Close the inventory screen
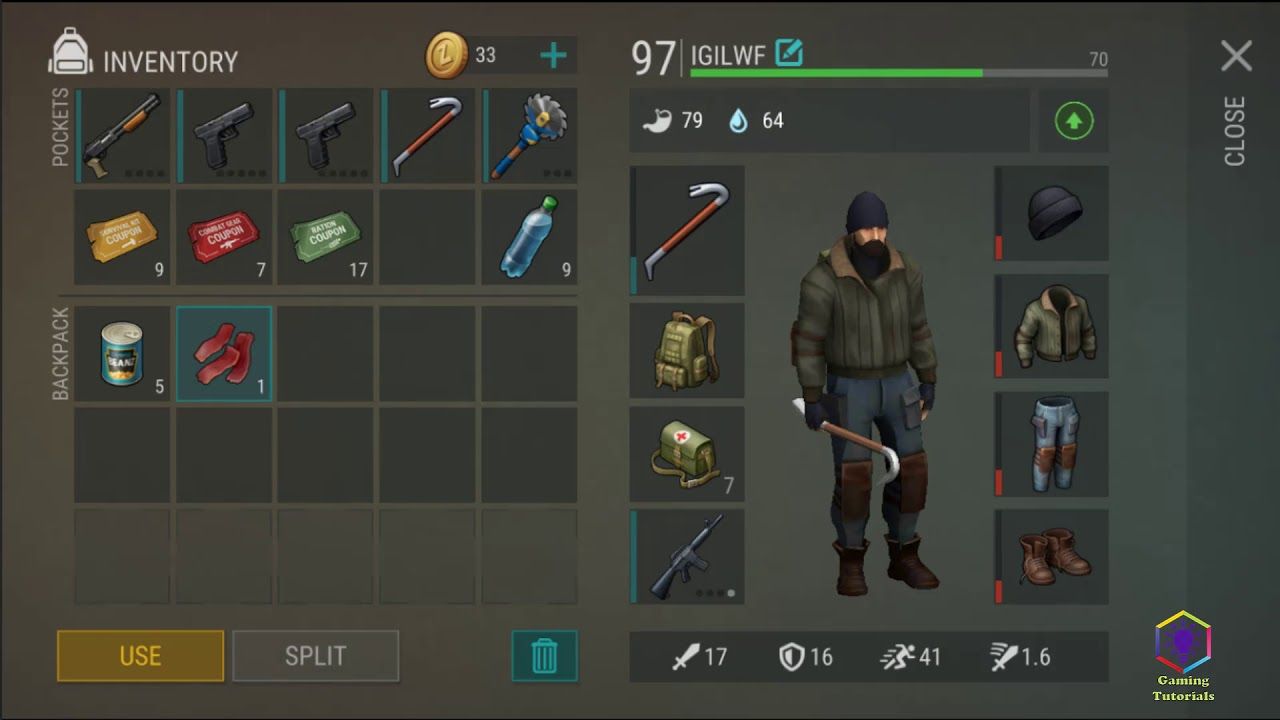This screenshot has width=1280, height=720. pos(1236,57)
